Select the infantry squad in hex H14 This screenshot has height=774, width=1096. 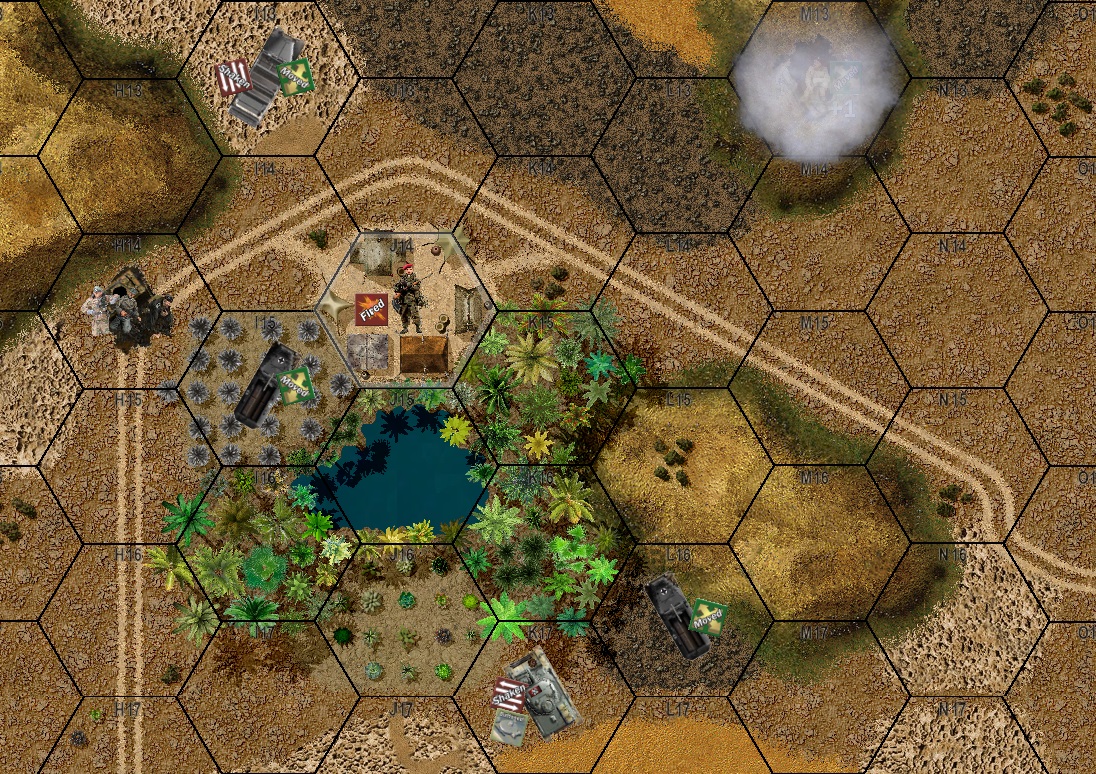pos(129,307)
